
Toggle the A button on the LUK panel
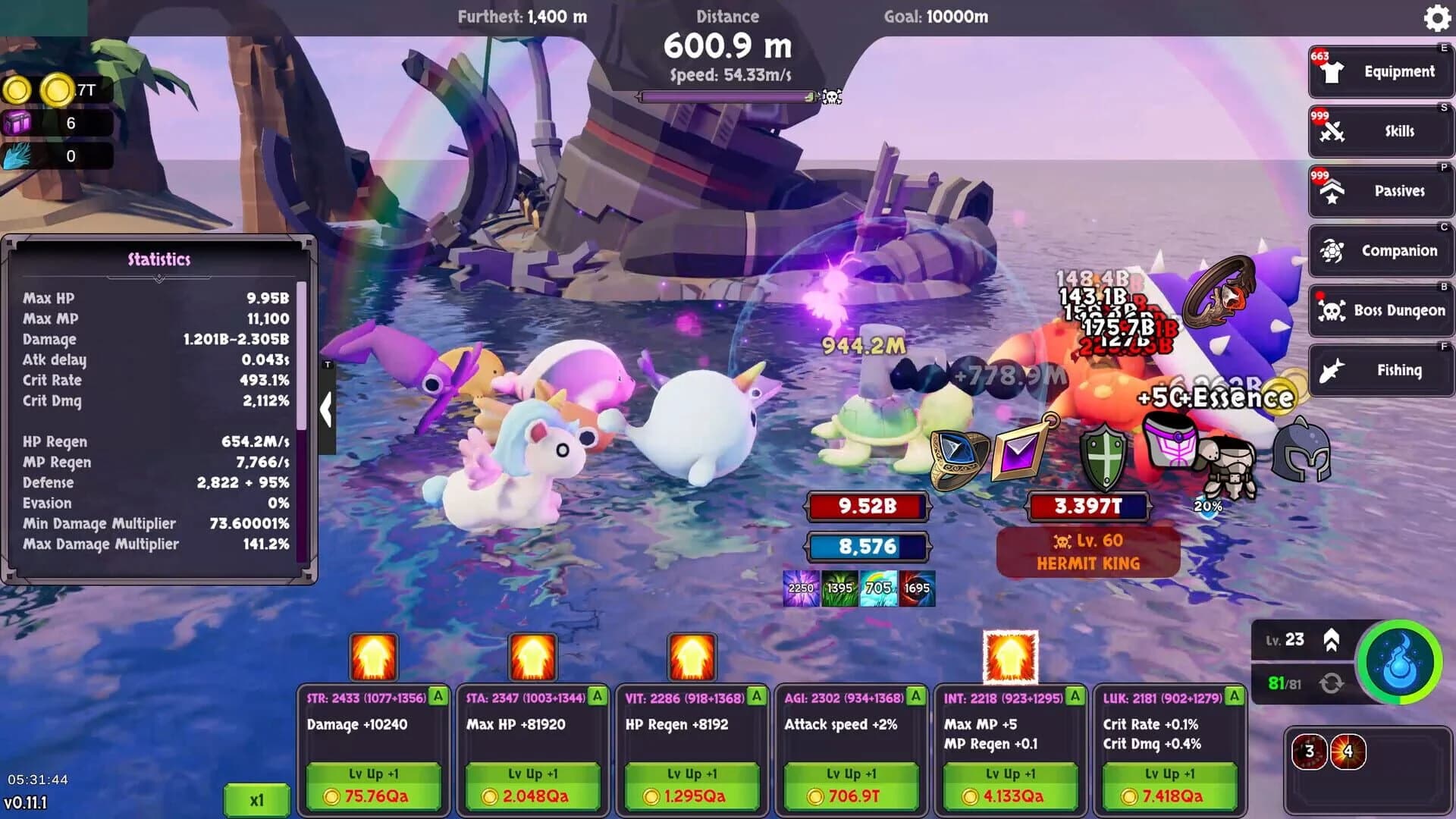click(x=1232, y=695)
